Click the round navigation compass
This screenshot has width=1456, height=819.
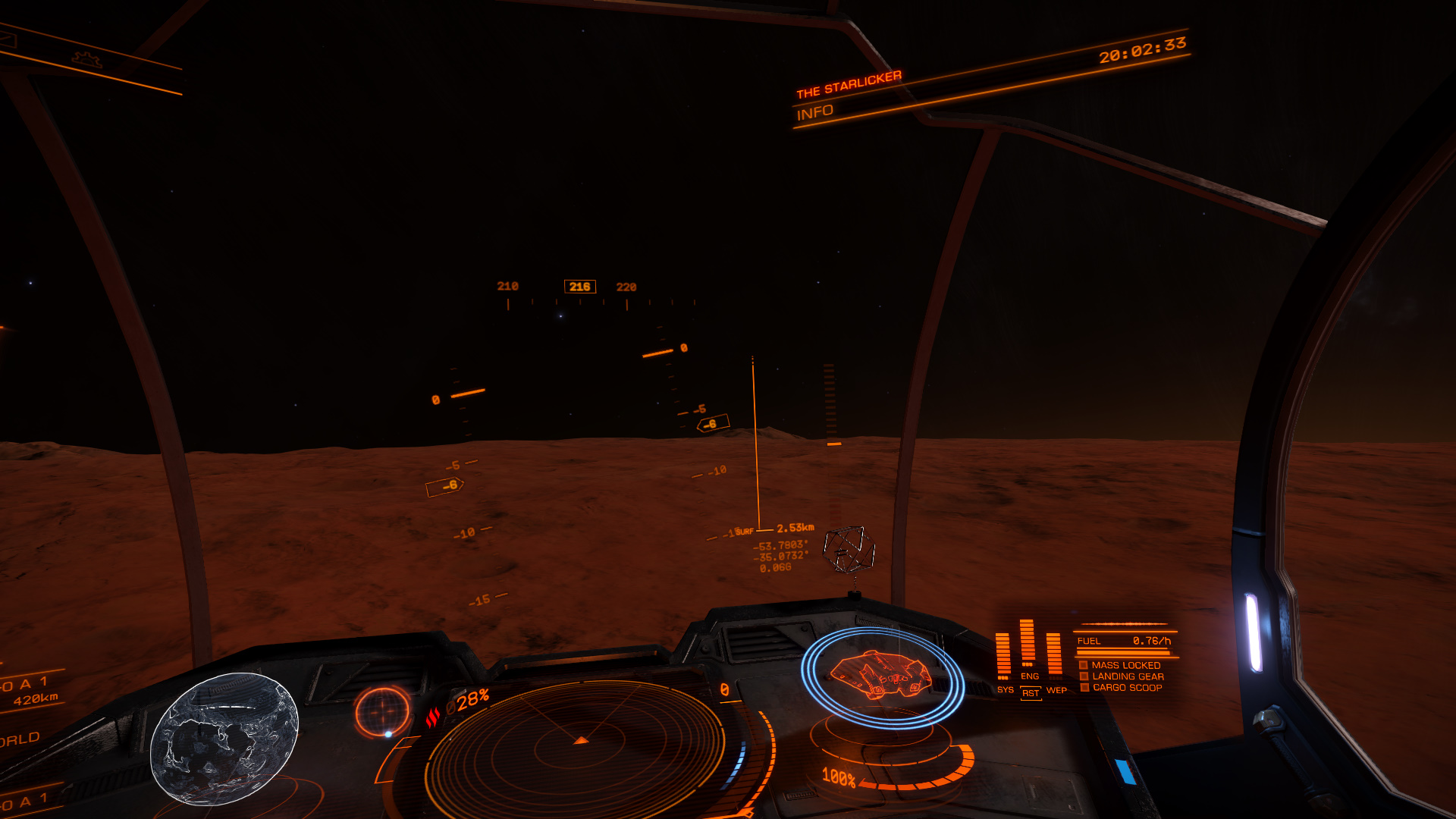click(x=382, y=712)
